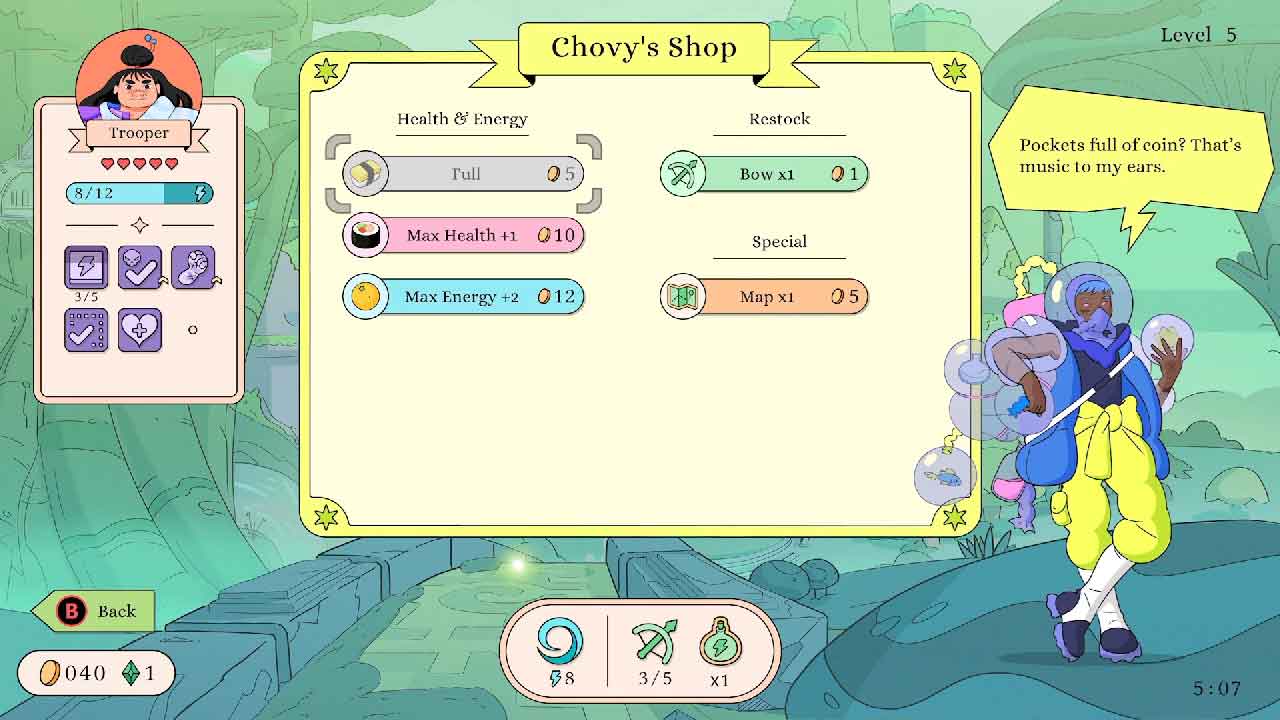1280x720 pixels.
Task: Click the clenched fist perk icon
Action: (193, 267)
